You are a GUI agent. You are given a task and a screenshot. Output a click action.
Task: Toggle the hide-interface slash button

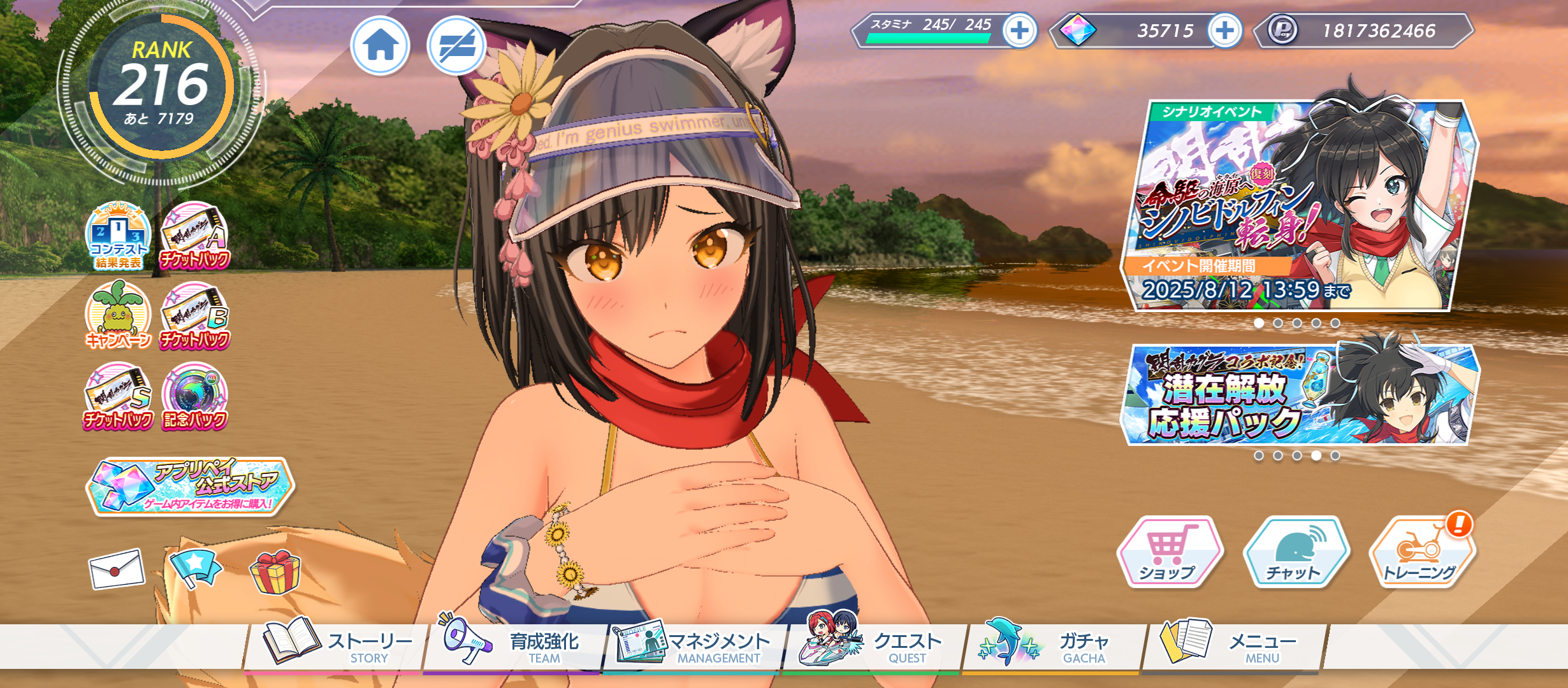point(456,46)
